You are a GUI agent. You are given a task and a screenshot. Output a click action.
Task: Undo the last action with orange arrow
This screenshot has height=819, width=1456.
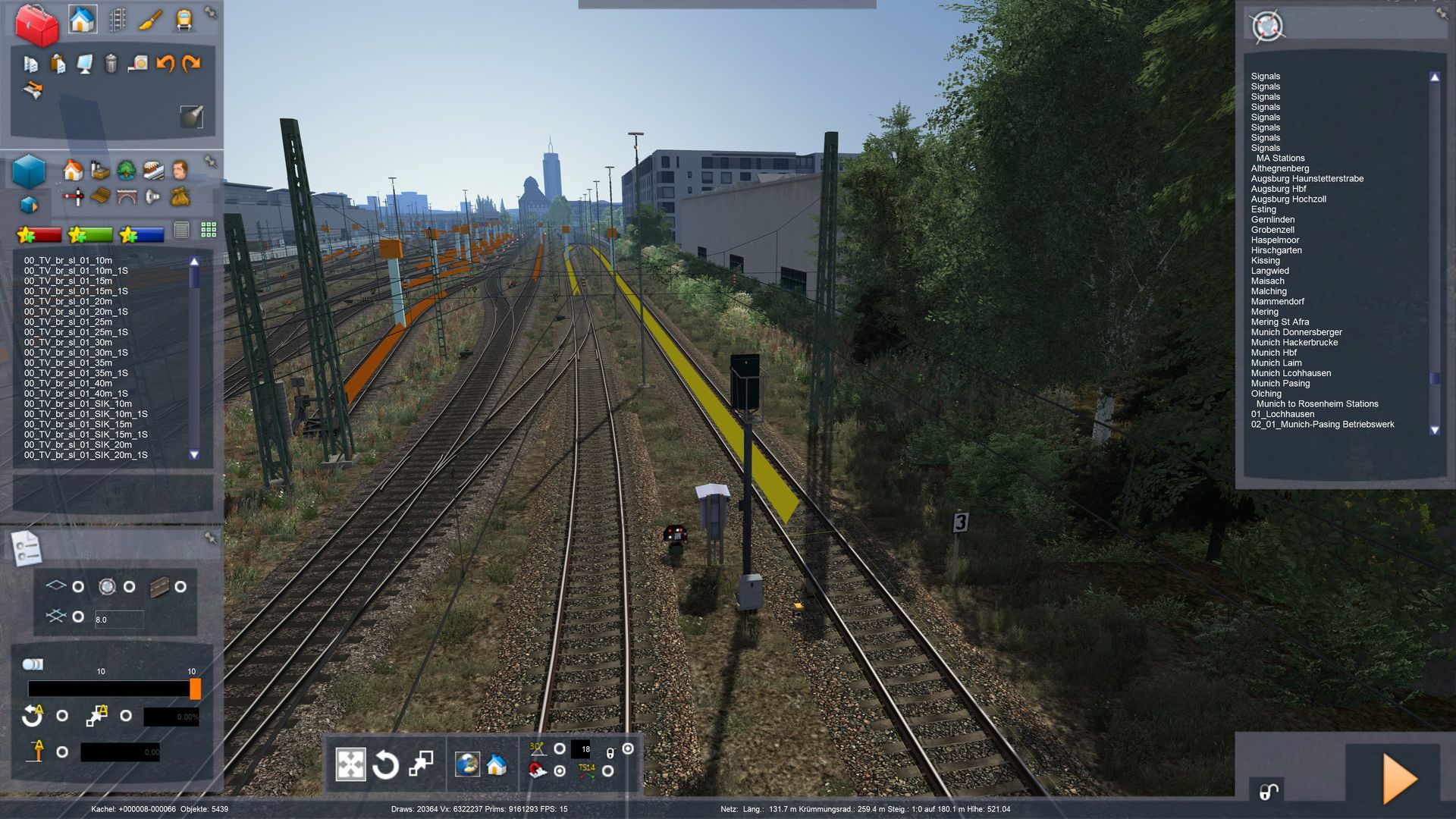(165, 64)
